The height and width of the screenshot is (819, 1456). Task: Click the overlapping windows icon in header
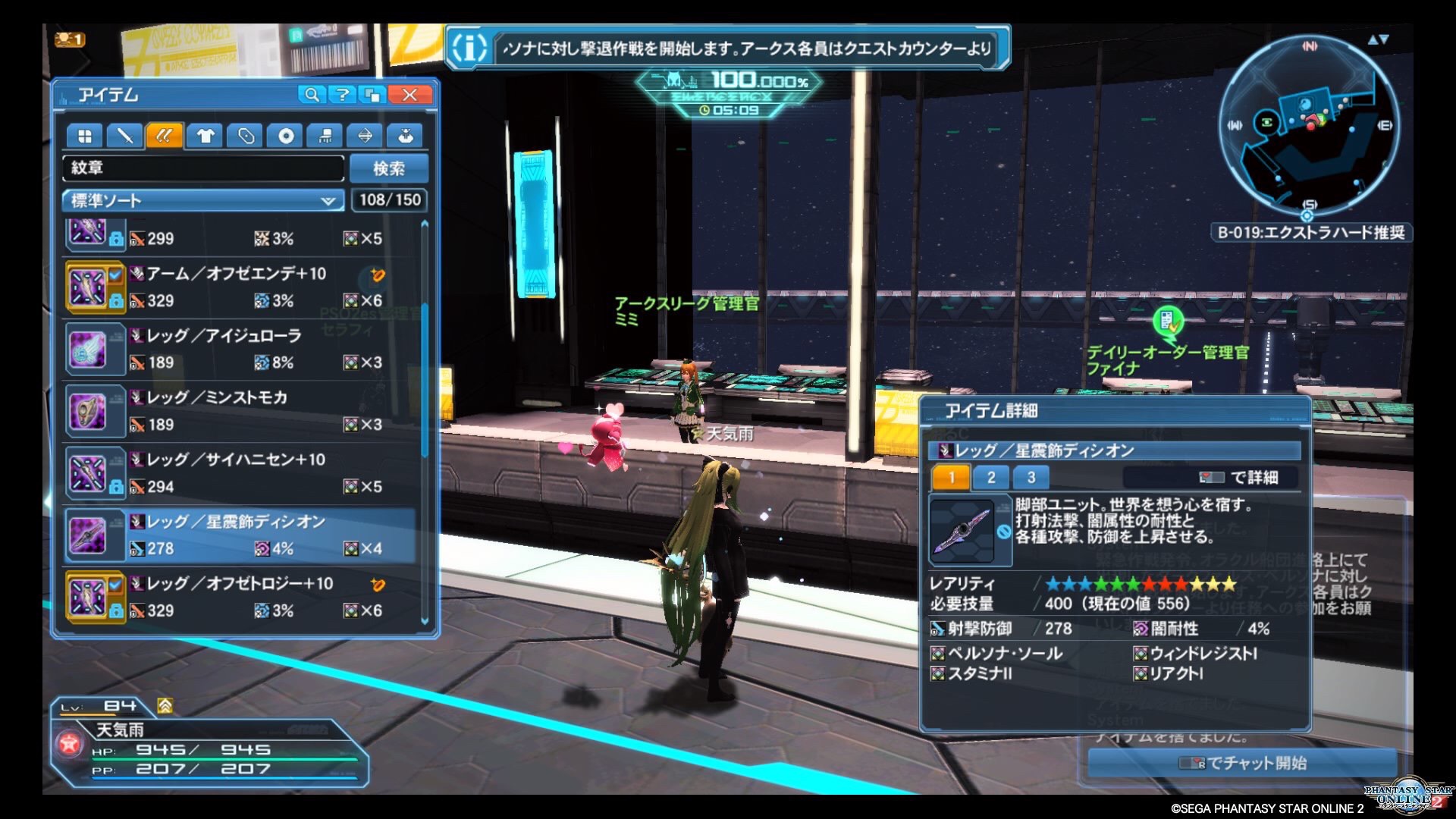[374, 95]
